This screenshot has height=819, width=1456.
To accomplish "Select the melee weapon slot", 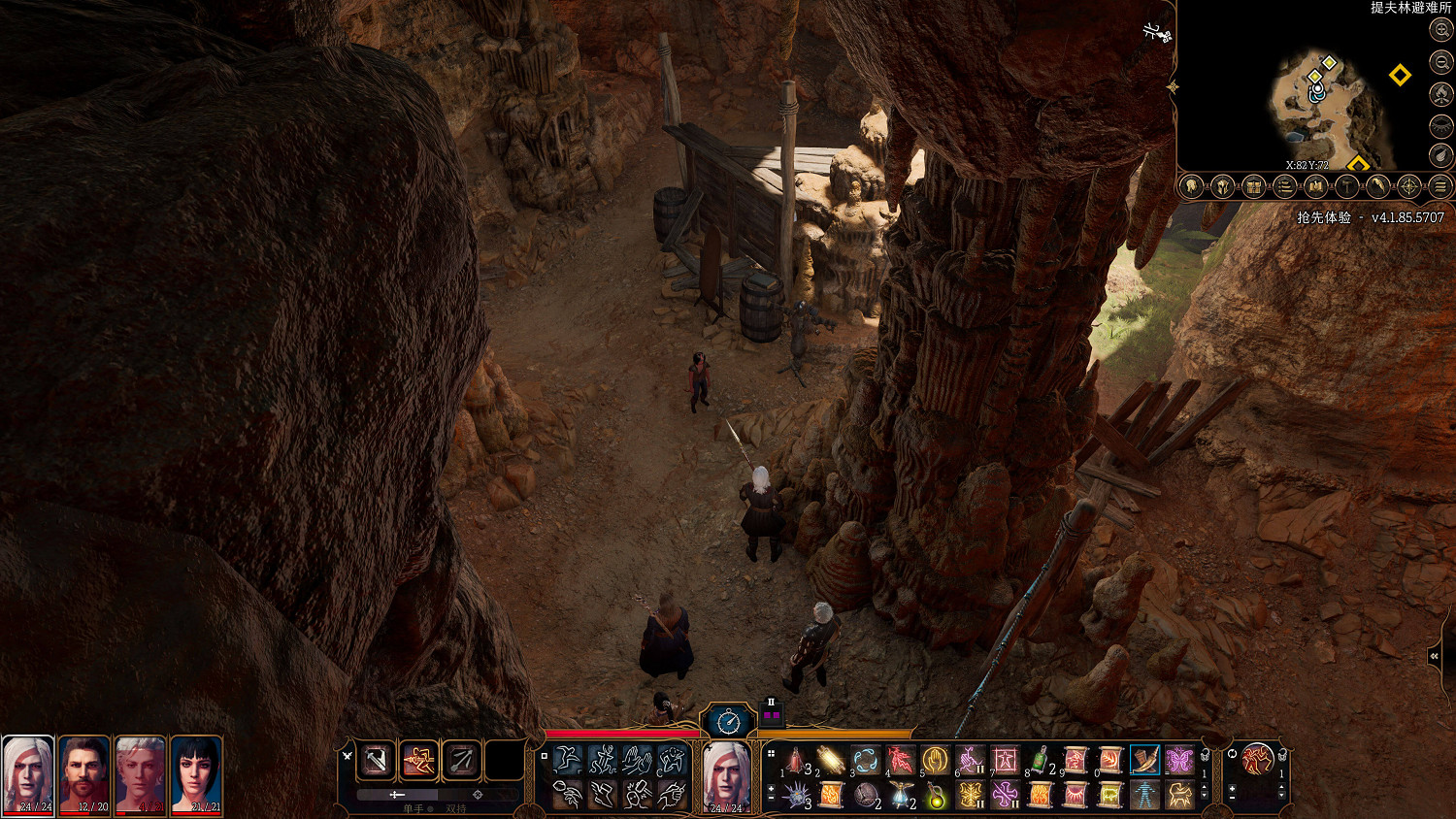I will 376,760.
